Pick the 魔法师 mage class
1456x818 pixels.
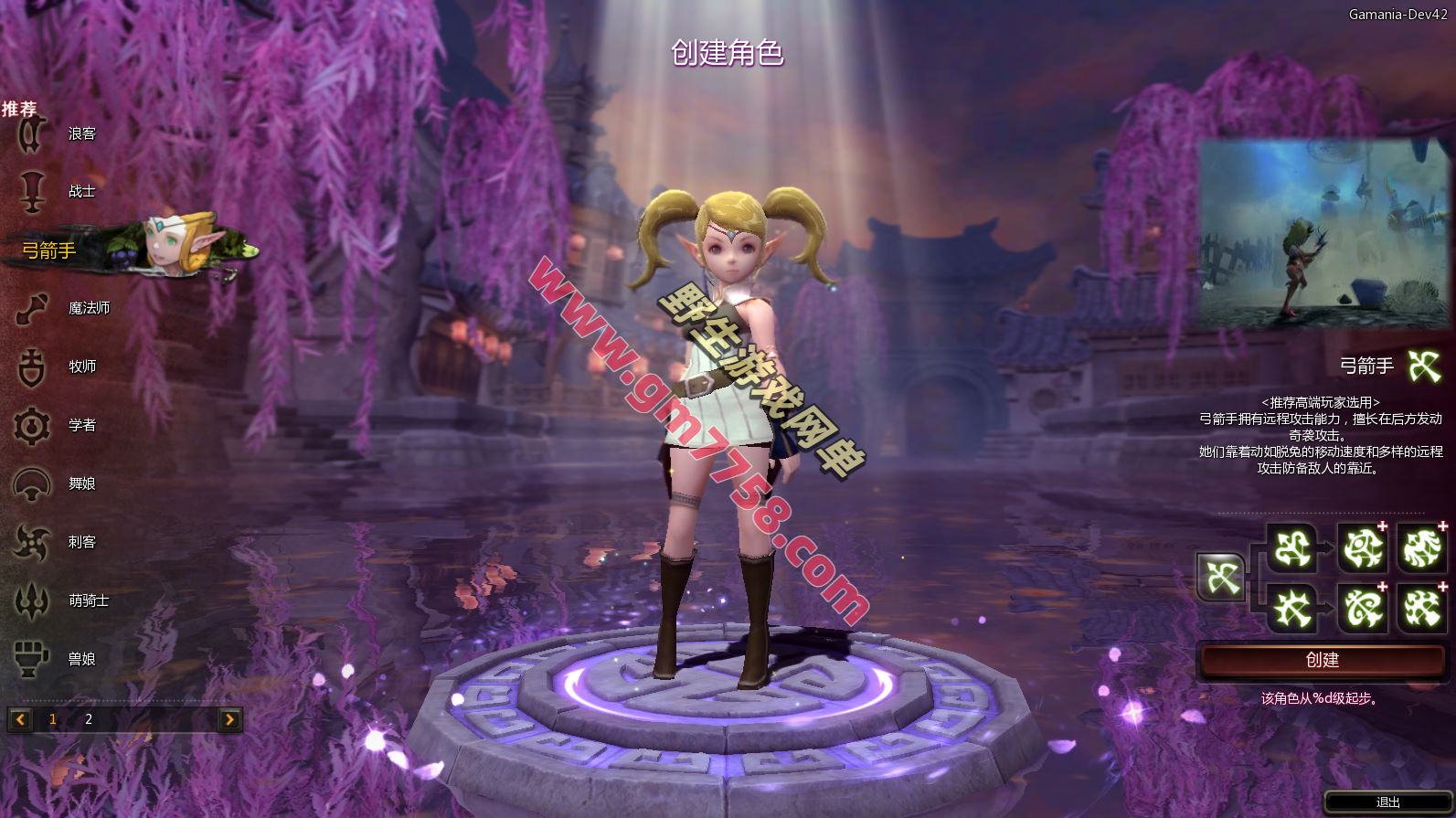88,308
